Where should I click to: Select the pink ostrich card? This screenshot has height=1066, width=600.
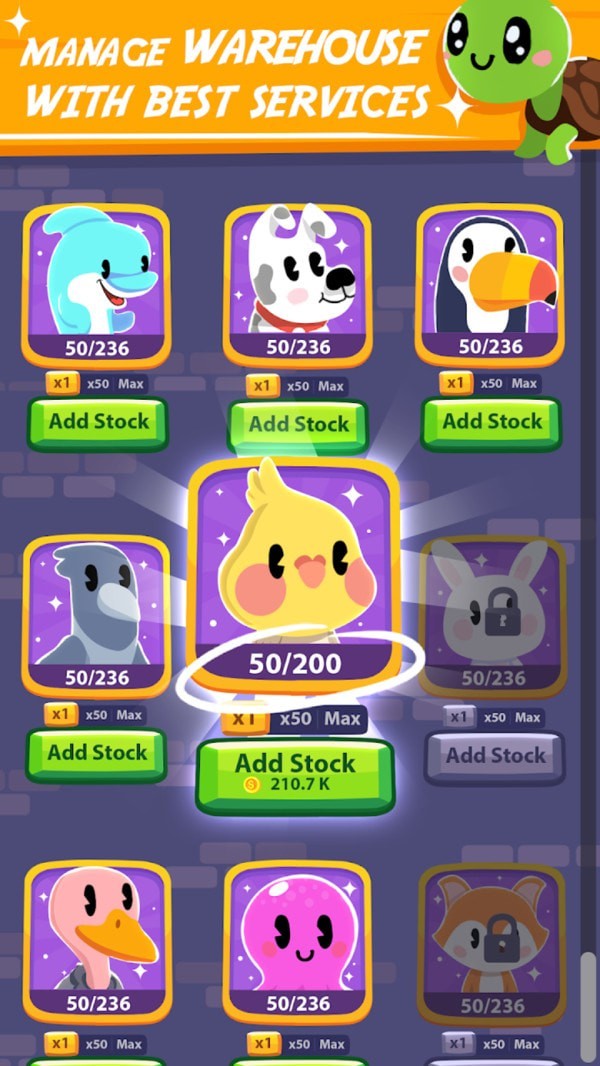point(97,940)
